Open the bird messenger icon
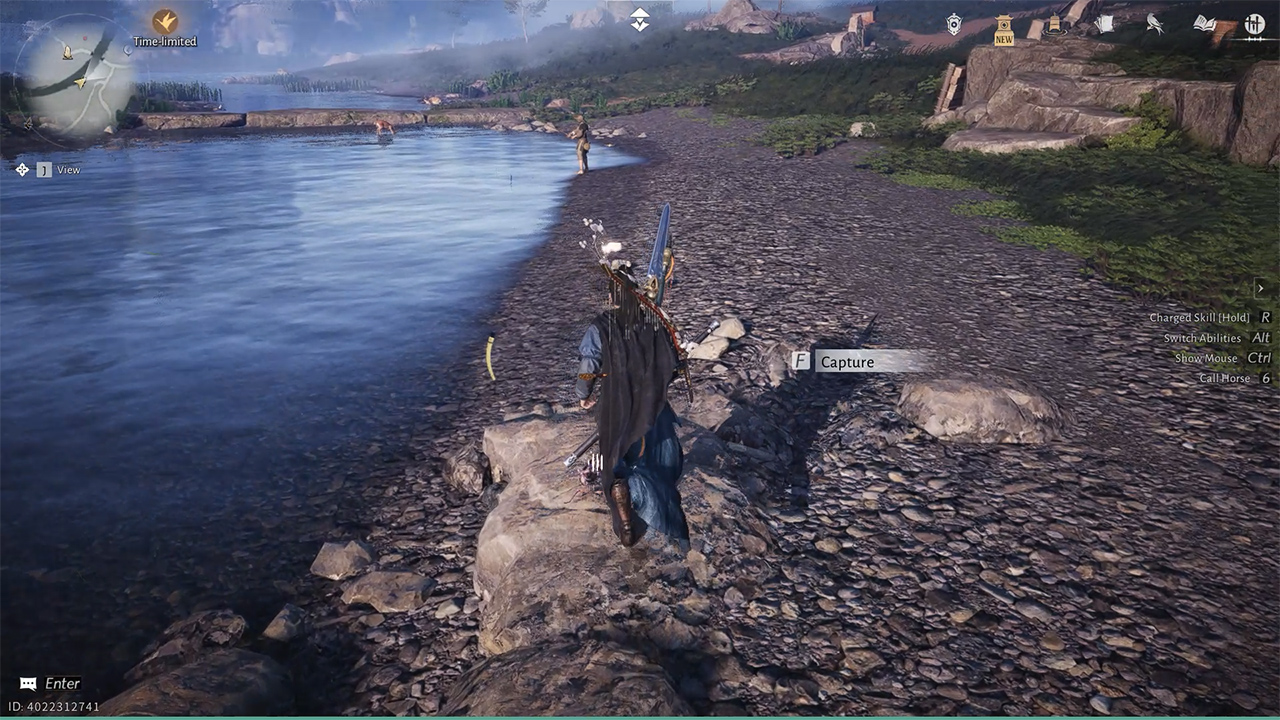 click(1154, 25)
